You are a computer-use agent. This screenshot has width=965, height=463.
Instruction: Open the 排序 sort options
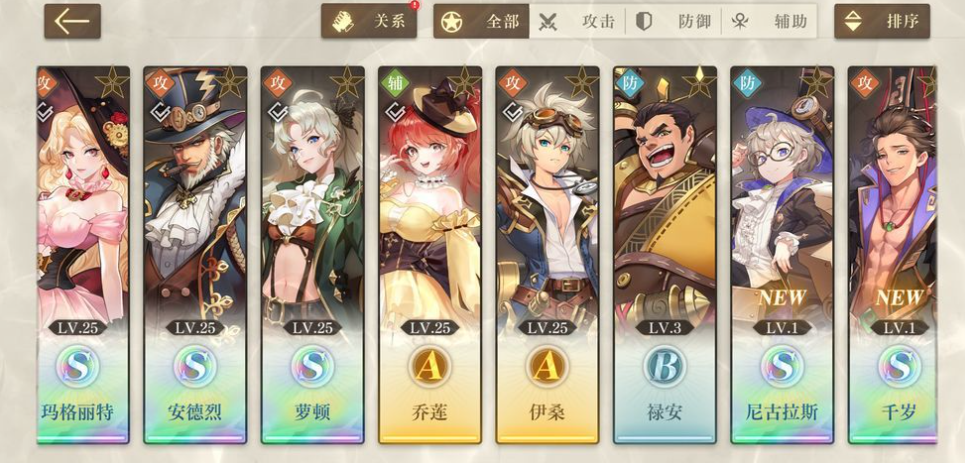[x=881, y=21]
